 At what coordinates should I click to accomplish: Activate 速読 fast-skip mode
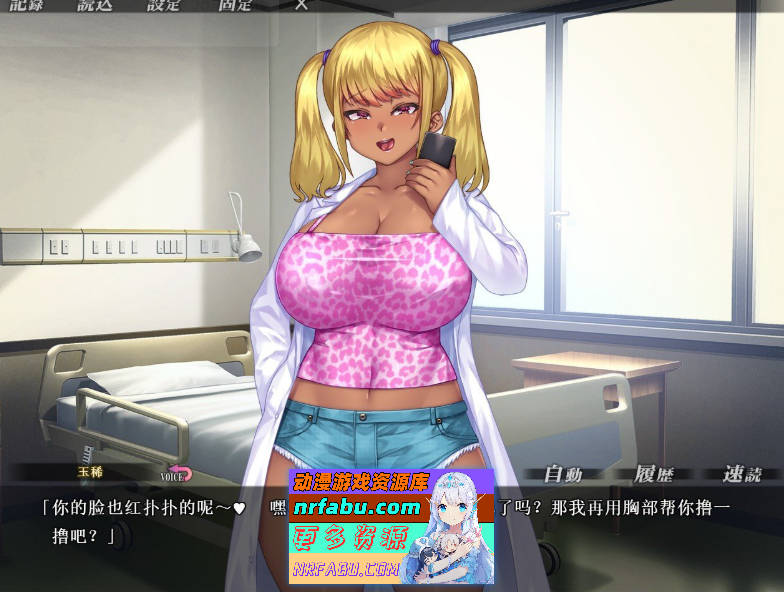(x=742, y=474)
